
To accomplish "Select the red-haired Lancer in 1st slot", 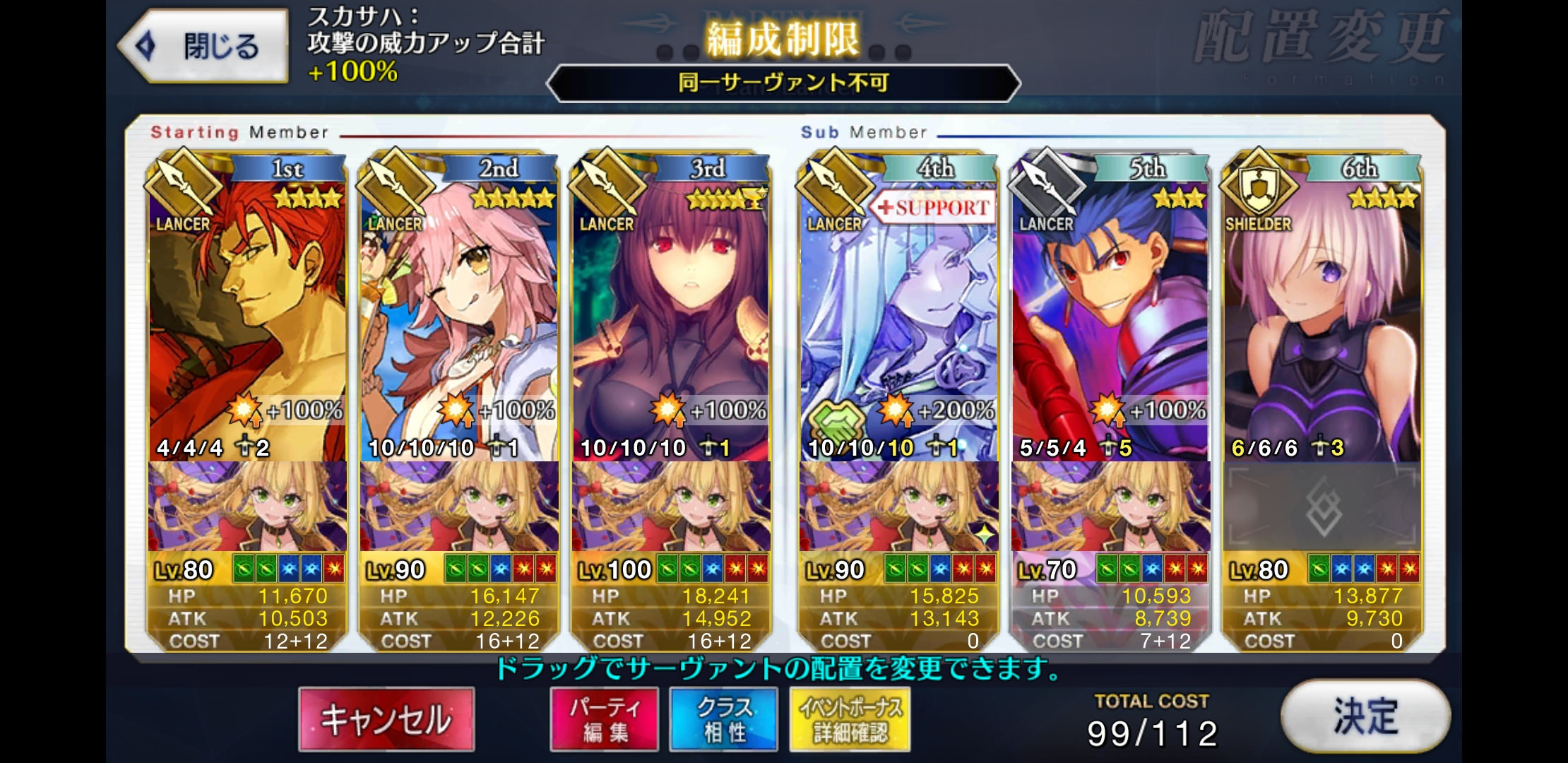I will [247, 318].
